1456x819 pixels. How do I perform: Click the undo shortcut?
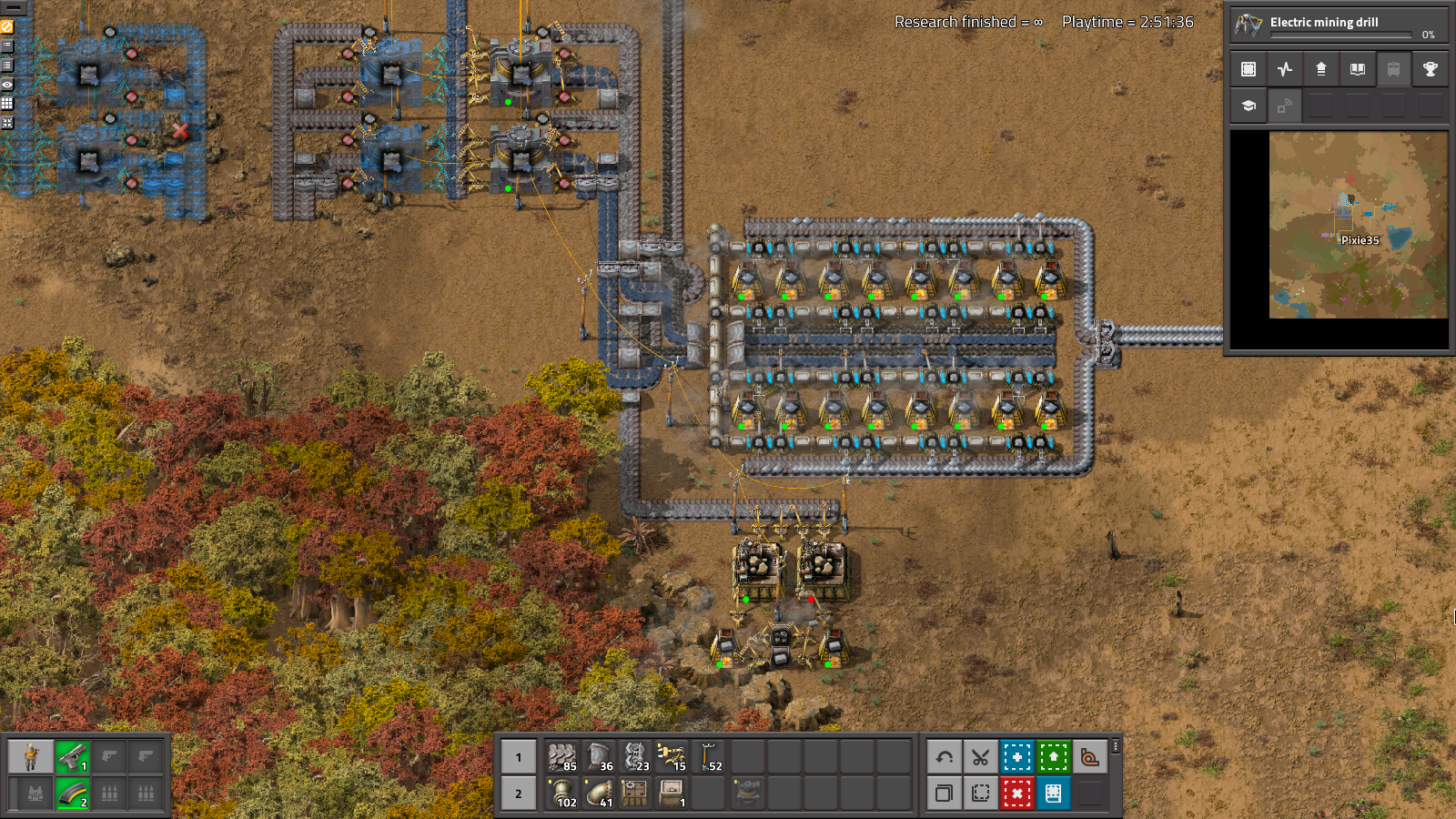(x=945, y=755)
